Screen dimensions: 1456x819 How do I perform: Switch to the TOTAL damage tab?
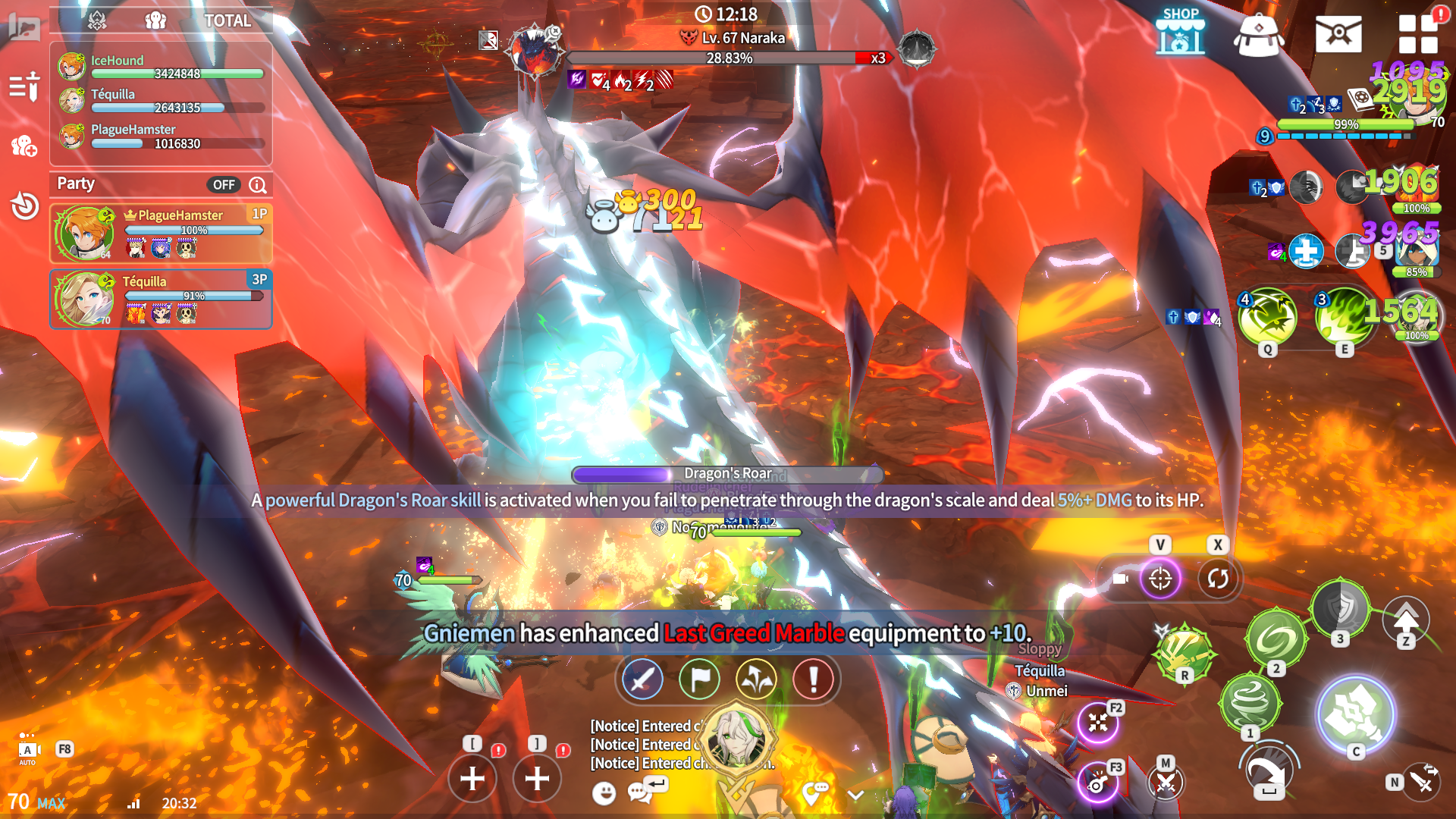coord(227,20)
